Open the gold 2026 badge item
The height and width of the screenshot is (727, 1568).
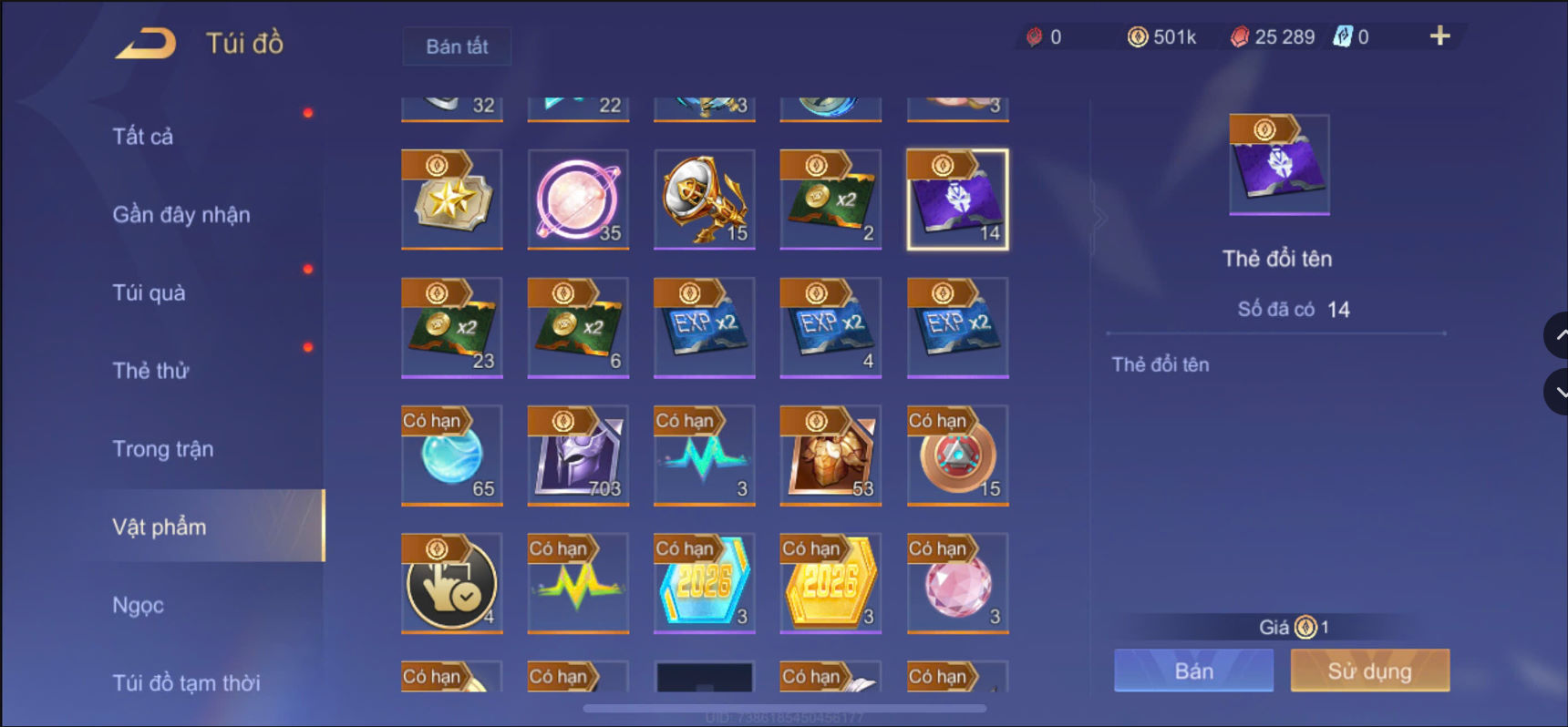point(830,583)
